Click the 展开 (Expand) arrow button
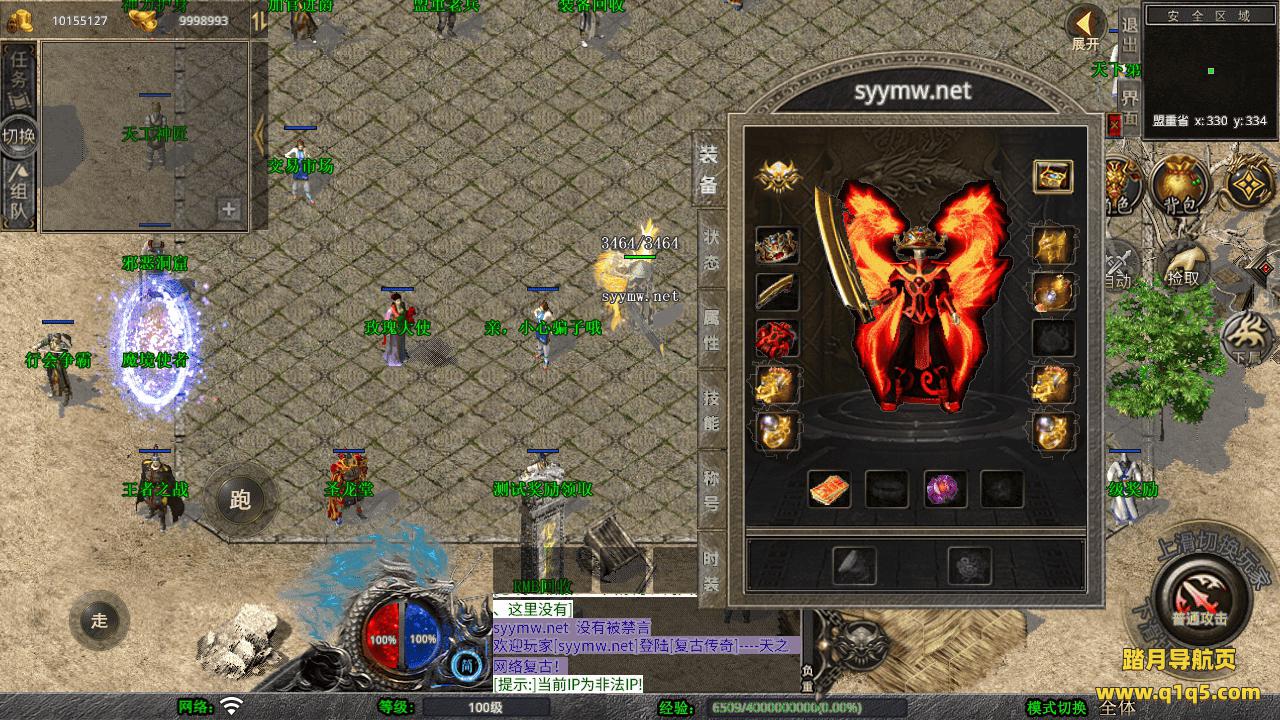Viewport: 1280px width, 720px height. pos(1085,27)
